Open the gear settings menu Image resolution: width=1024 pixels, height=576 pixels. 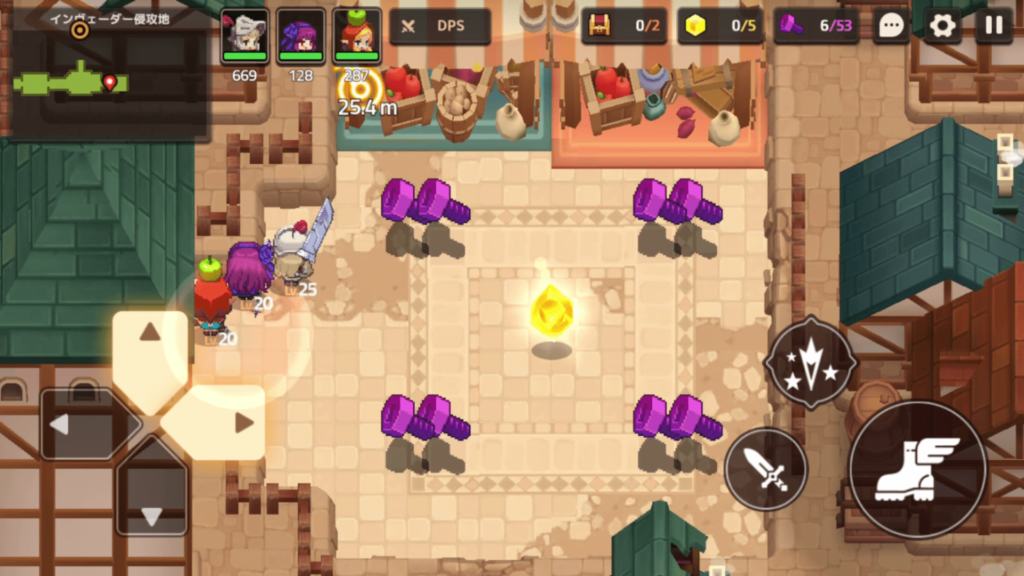pos(942,26)
